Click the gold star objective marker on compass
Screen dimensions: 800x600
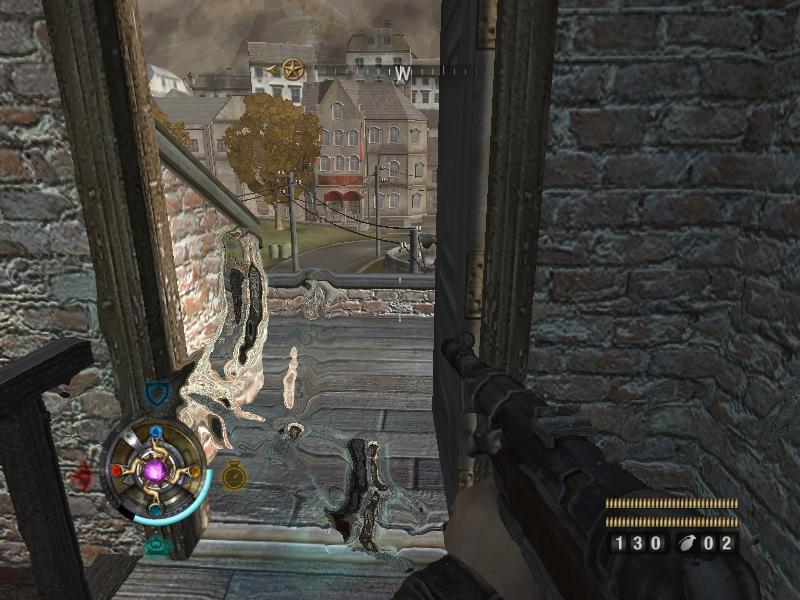(x=292, y=70)
